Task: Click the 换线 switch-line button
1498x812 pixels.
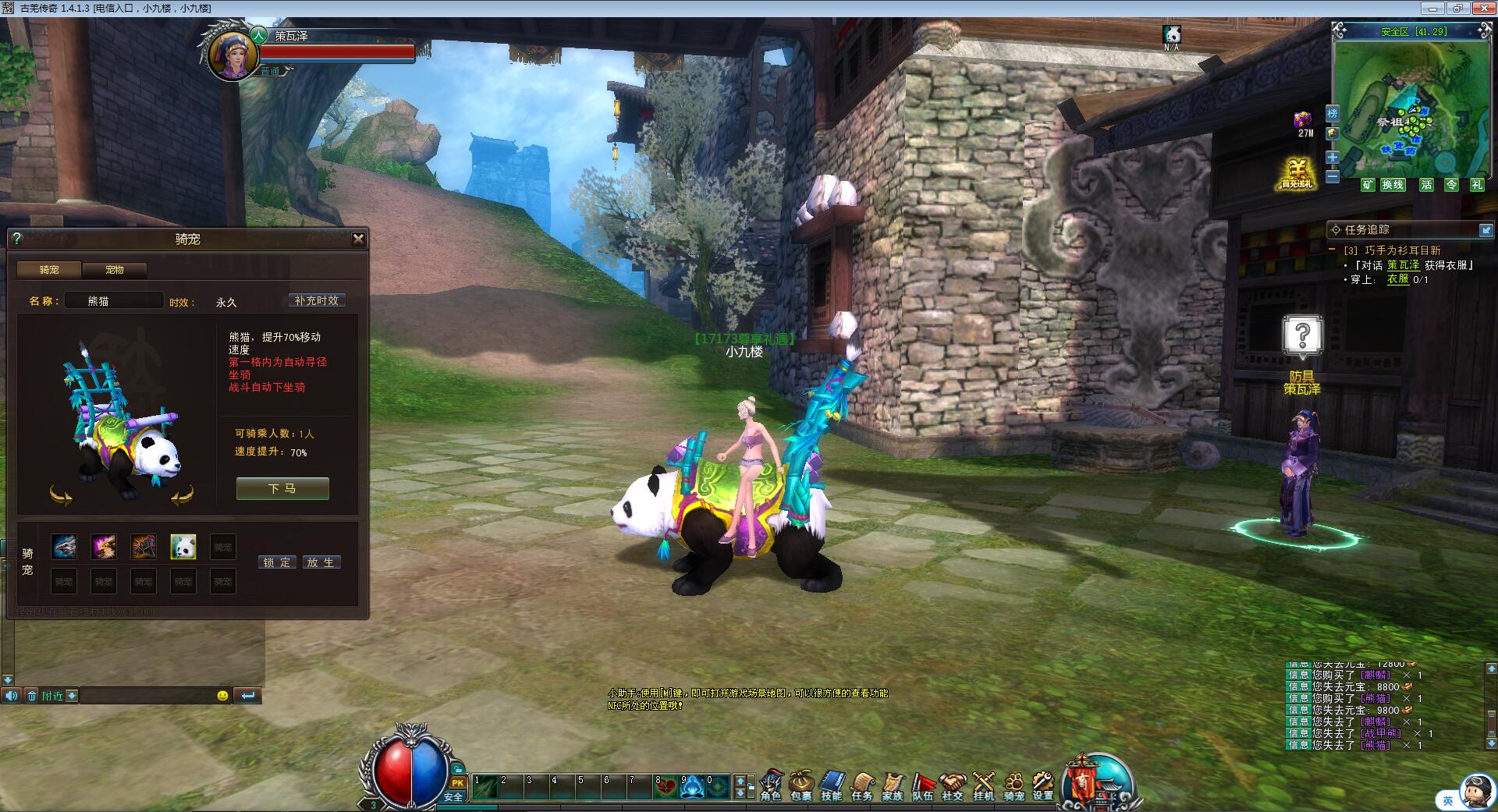Action: (1393, 185)
